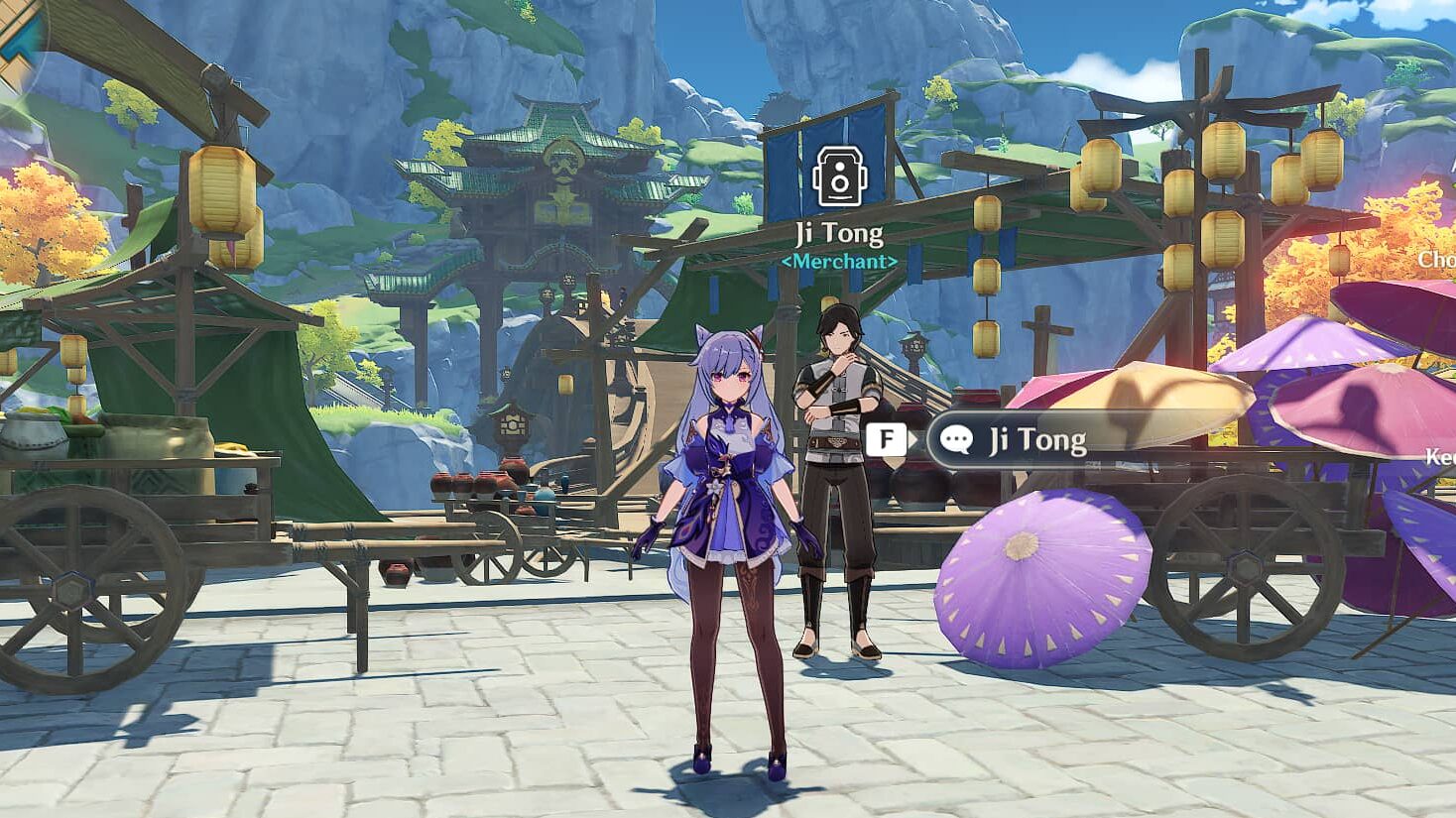Click the camera-like icon on the blue shop banner

coord(842,176)
